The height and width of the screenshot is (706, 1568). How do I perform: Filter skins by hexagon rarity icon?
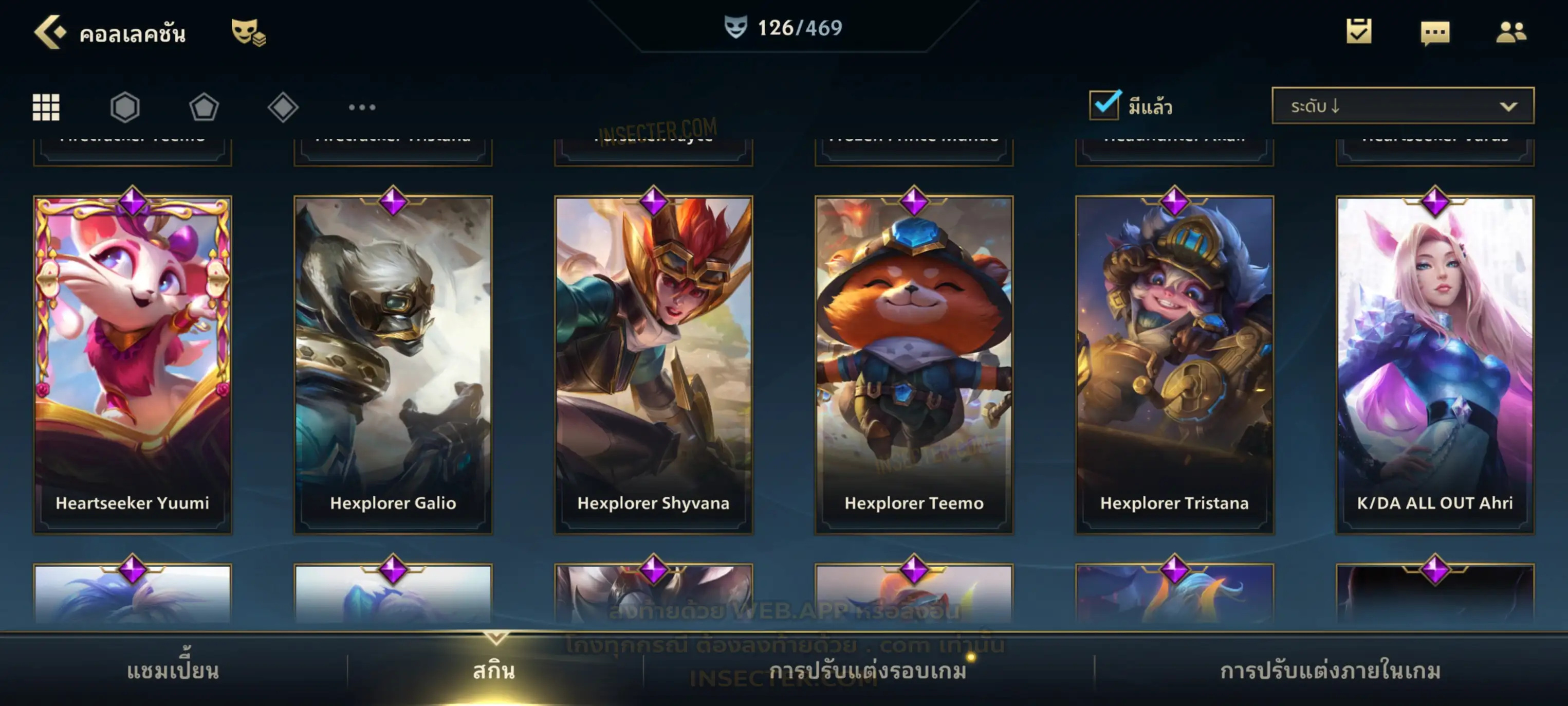(125, 107)
